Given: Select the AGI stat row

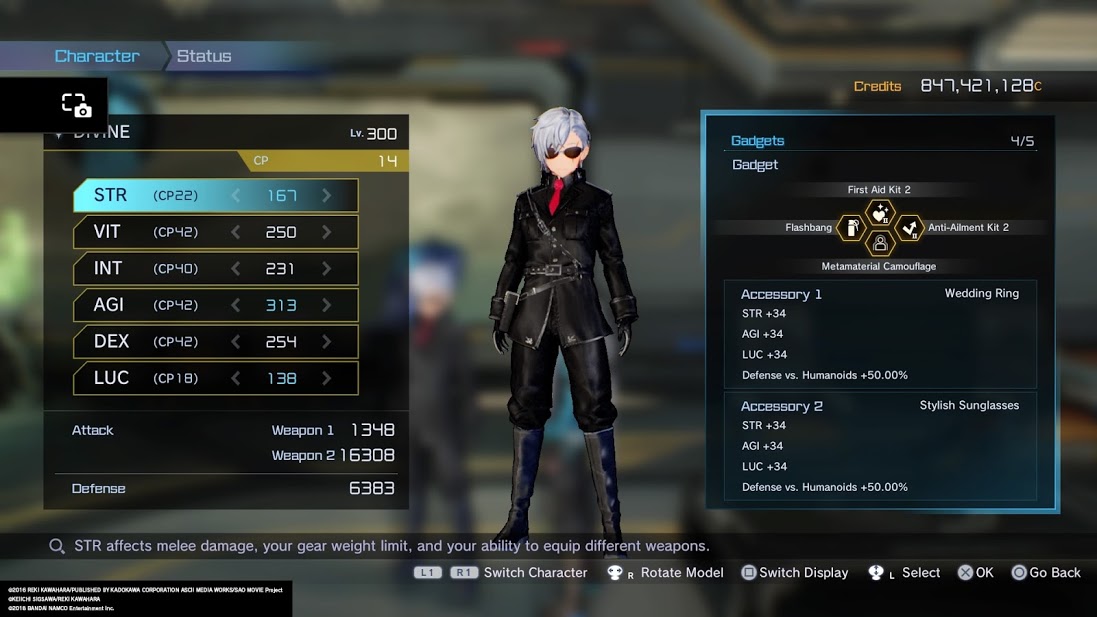Looking at the screenshot, I should [x=215, y=305].
